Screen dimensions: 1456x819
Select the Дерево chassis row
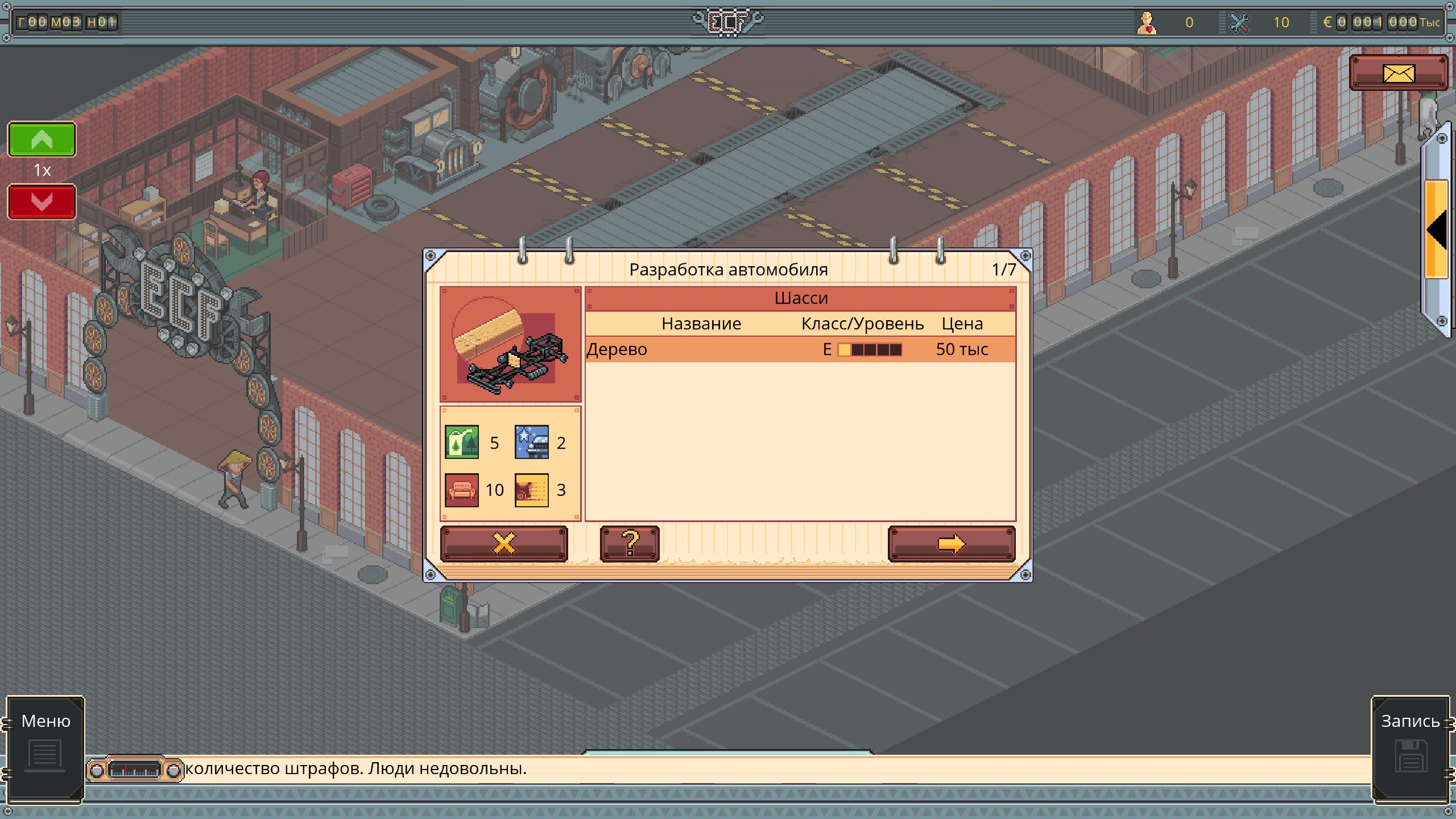click(800, 349)
